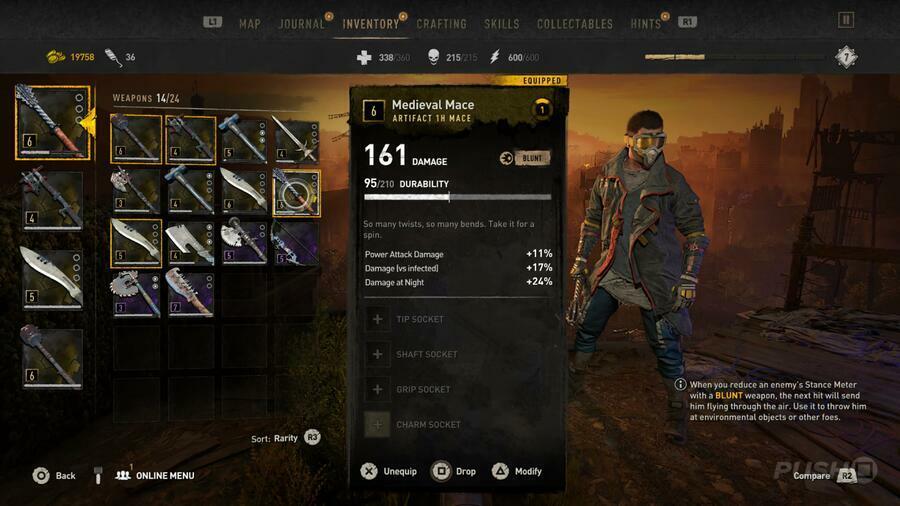Switch to the Hints tab
The image size is (900, 506).
(x=646, y=24)
